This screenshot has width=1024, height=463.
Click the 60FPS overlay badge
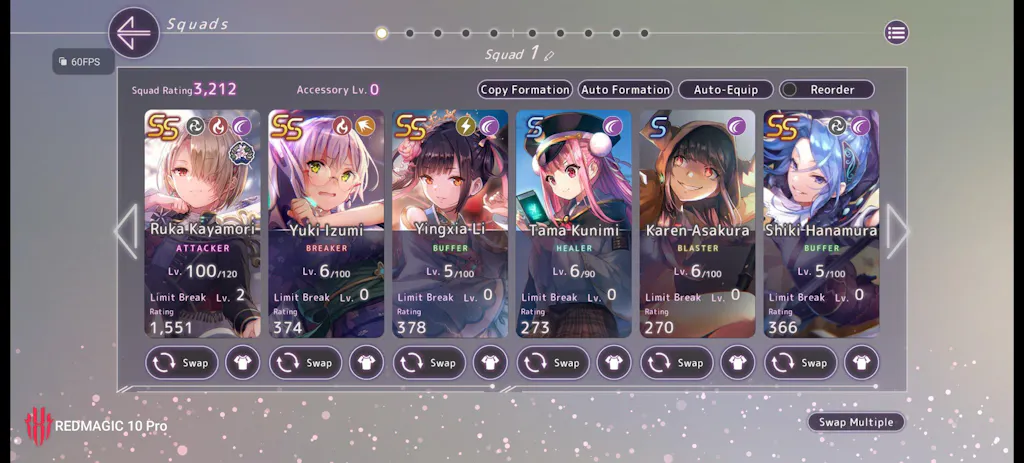coord(78,62)
